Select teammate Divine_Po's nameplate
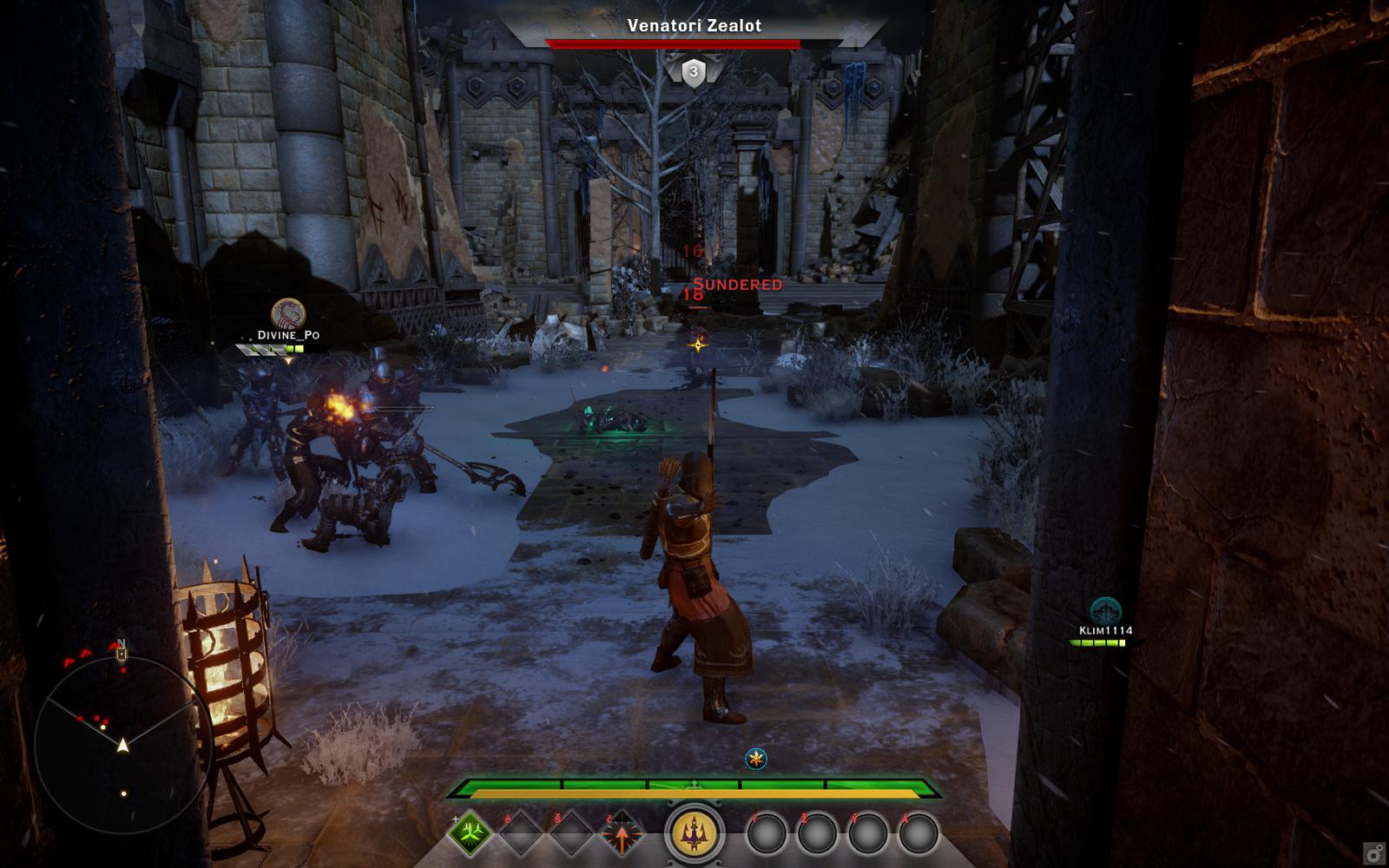The height and width of the screenshot is (868, 1389). (288, 335)
